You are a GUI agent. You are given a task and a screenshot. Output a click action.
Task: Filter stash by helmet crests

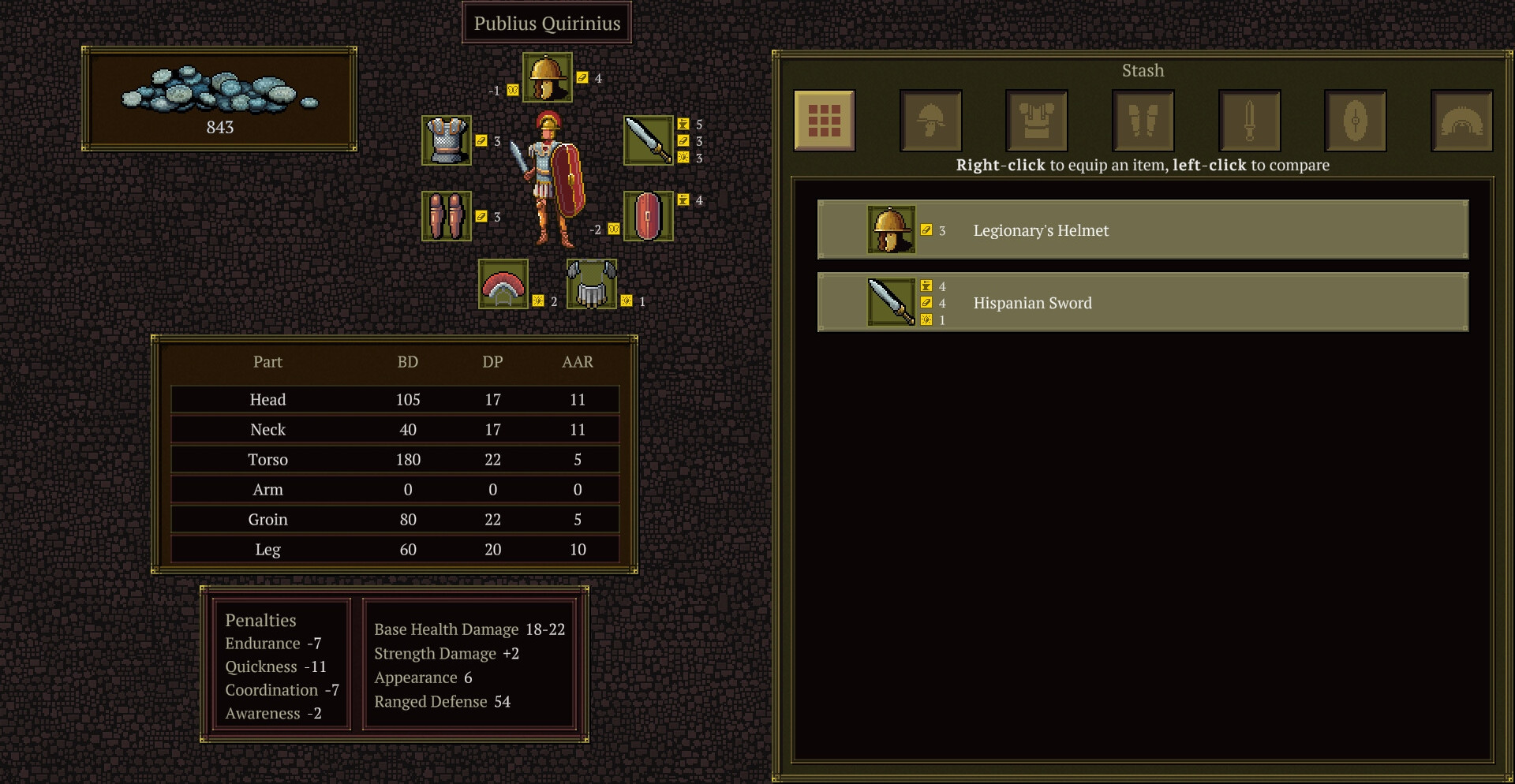1461,121
